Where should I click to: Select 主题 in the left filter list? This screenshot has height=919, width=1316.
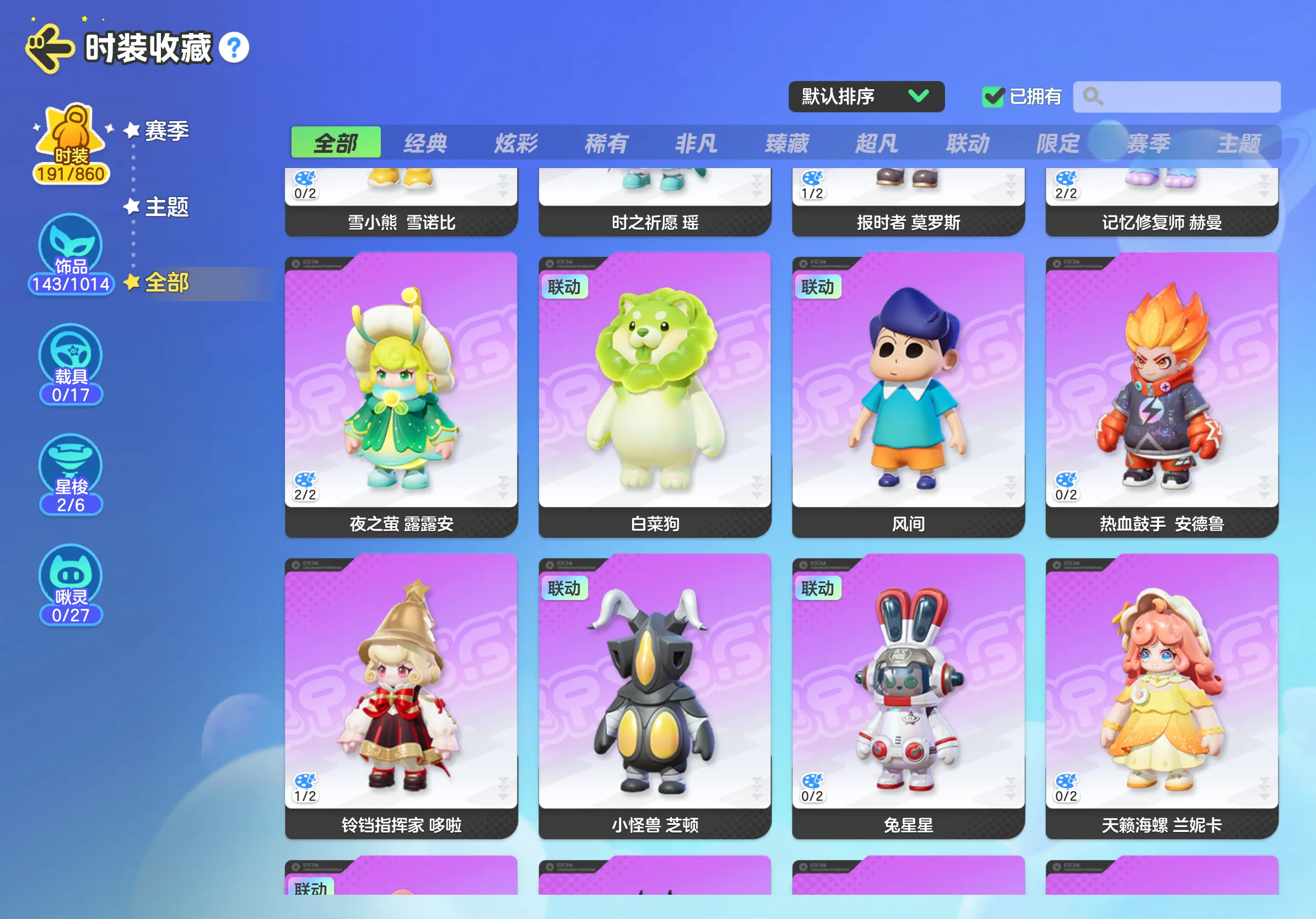click(x=166, y=207)
